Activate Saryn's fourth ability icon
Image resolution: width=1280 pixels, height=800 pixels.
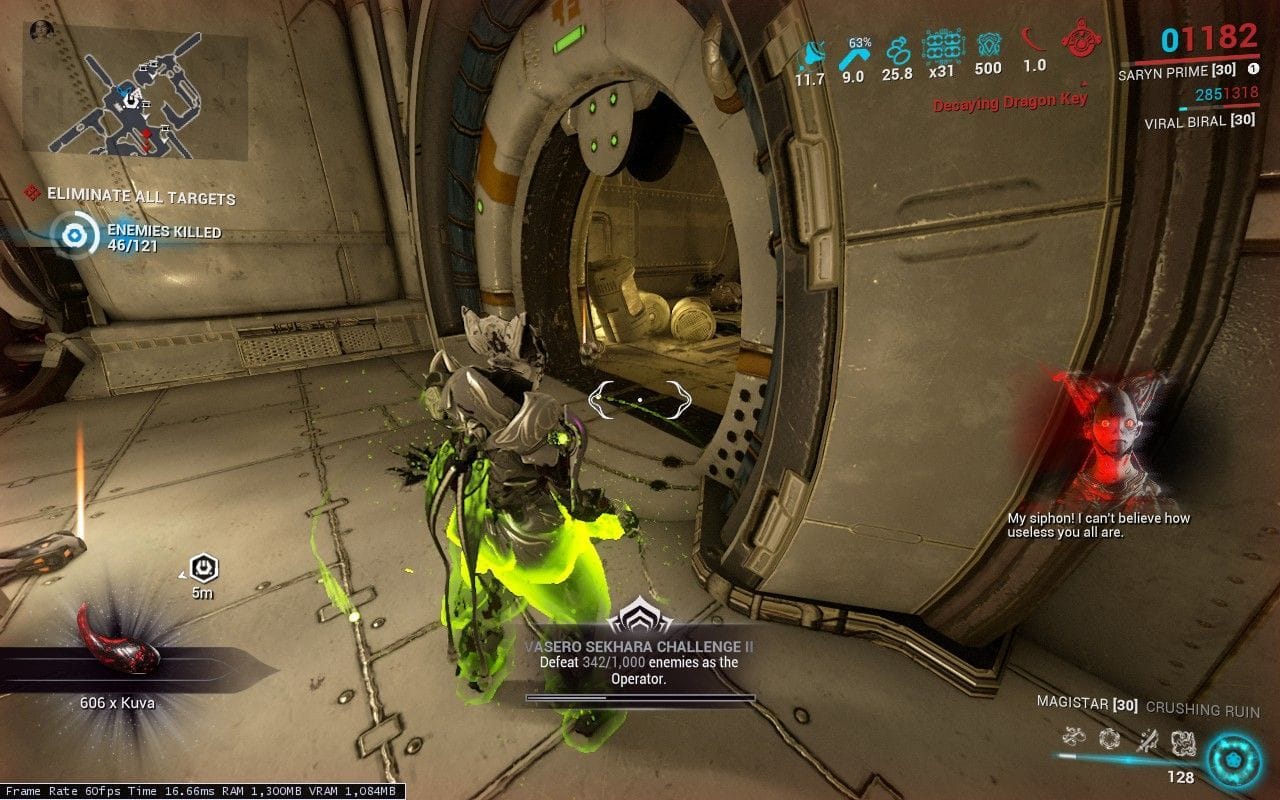click(x=1182, y=740)
